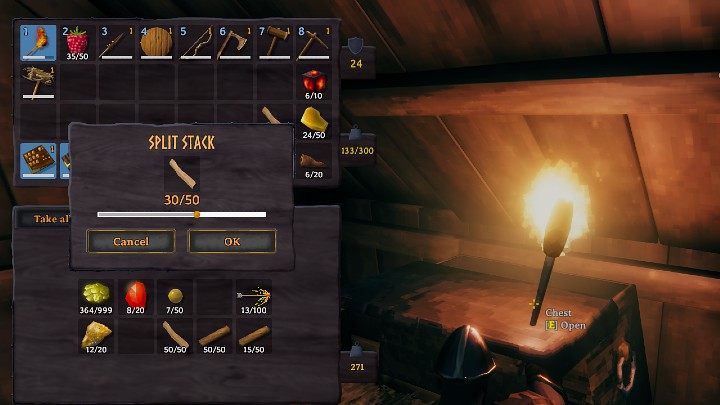Choose the 12/20 yellow wedge stack
This screenshot has height=405, width=720.
point(97,335)
